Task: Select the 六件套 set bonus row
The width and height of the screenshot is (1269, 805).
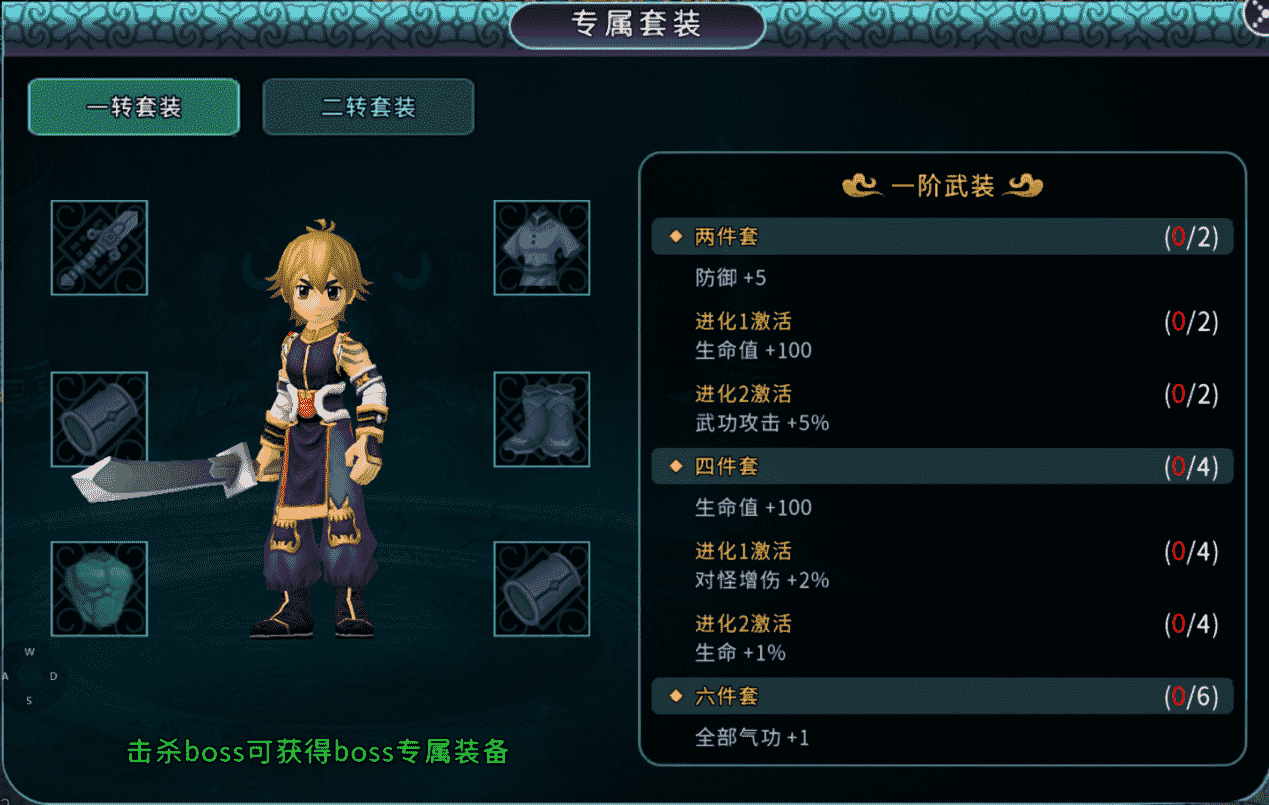Action: coord(942,696)
